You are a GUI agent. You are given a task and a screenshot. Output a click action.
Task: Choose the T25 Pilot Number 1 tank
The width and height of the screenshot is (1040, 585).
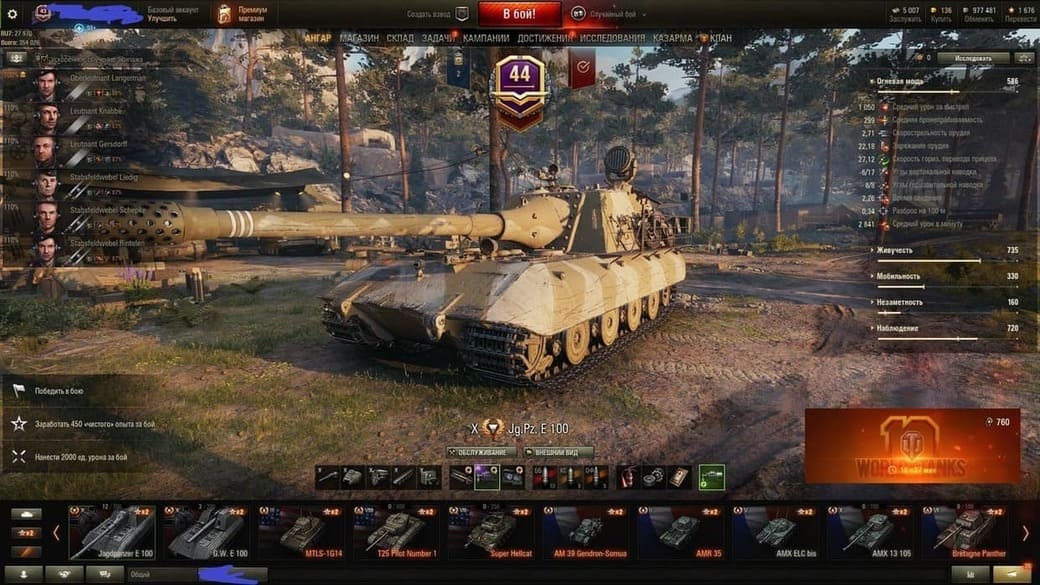398,531
